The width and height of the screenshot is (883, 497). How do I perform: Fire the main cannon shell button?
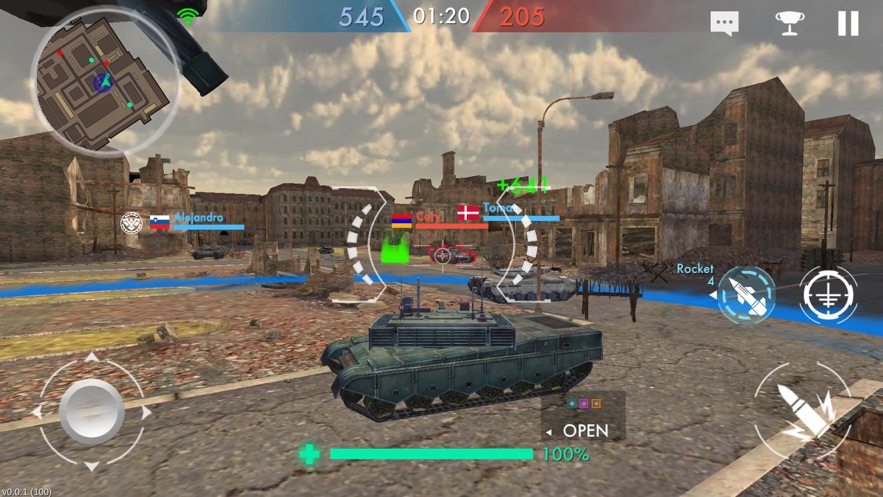point(808,414)
